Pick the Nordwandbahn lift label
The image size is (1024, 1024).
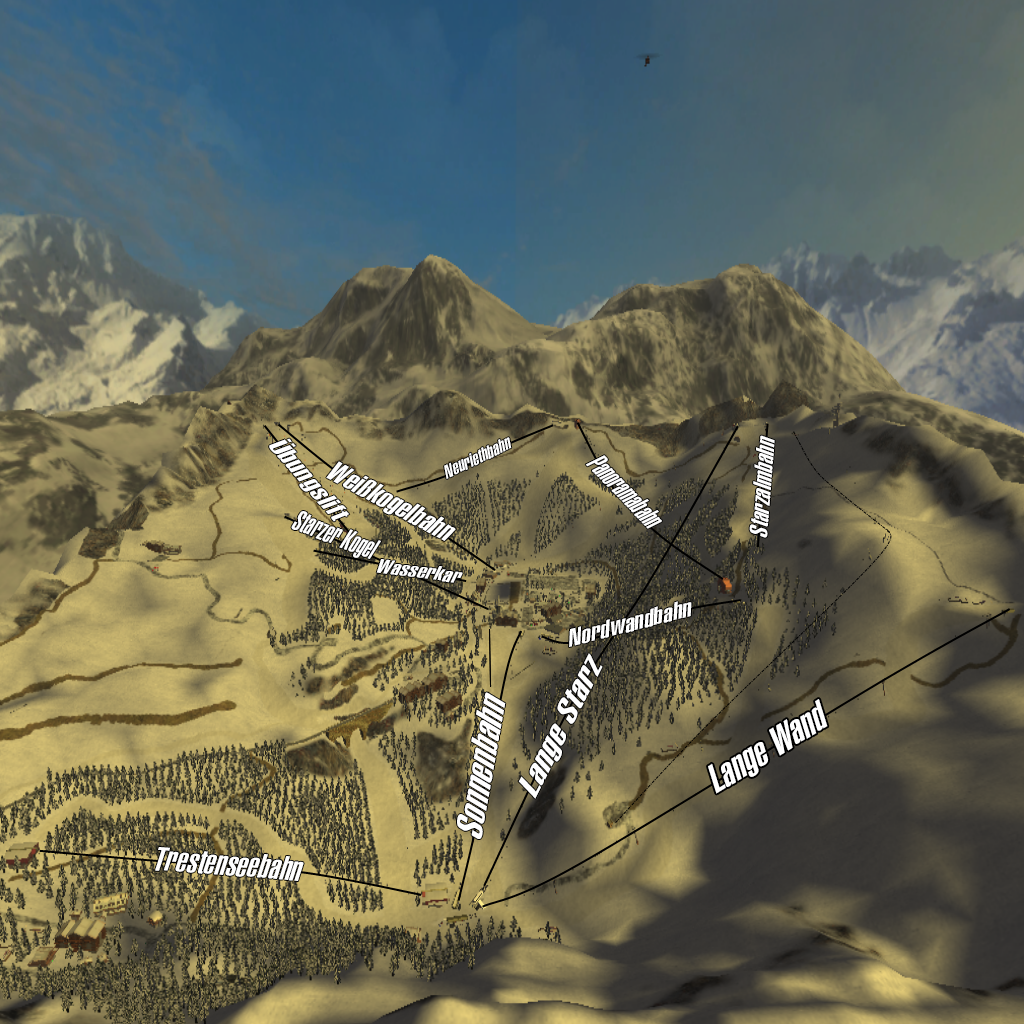(x=630, y=625)
